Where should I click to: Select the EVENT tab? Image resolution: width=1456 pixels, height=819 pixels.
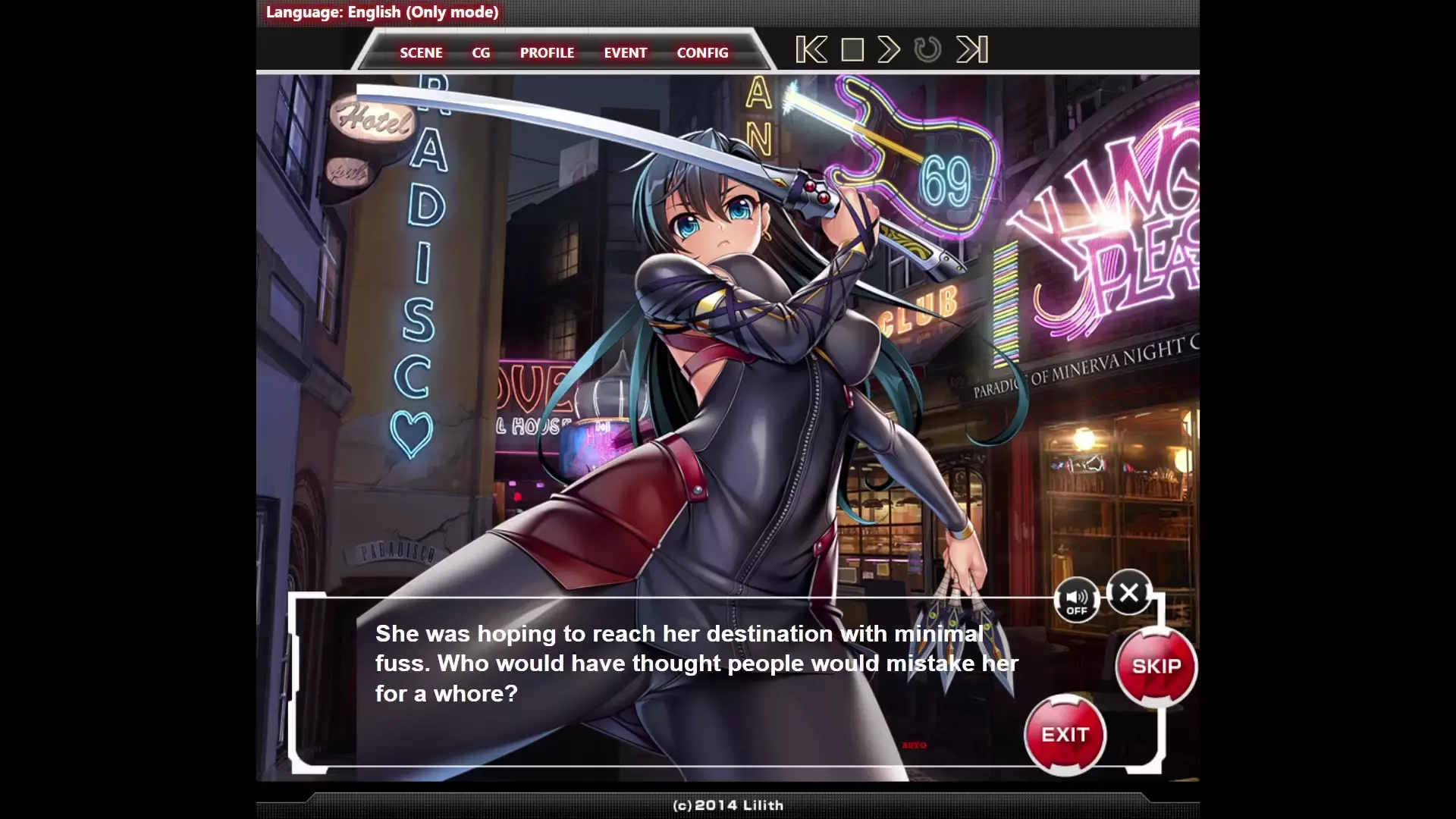tap(625, 53)
